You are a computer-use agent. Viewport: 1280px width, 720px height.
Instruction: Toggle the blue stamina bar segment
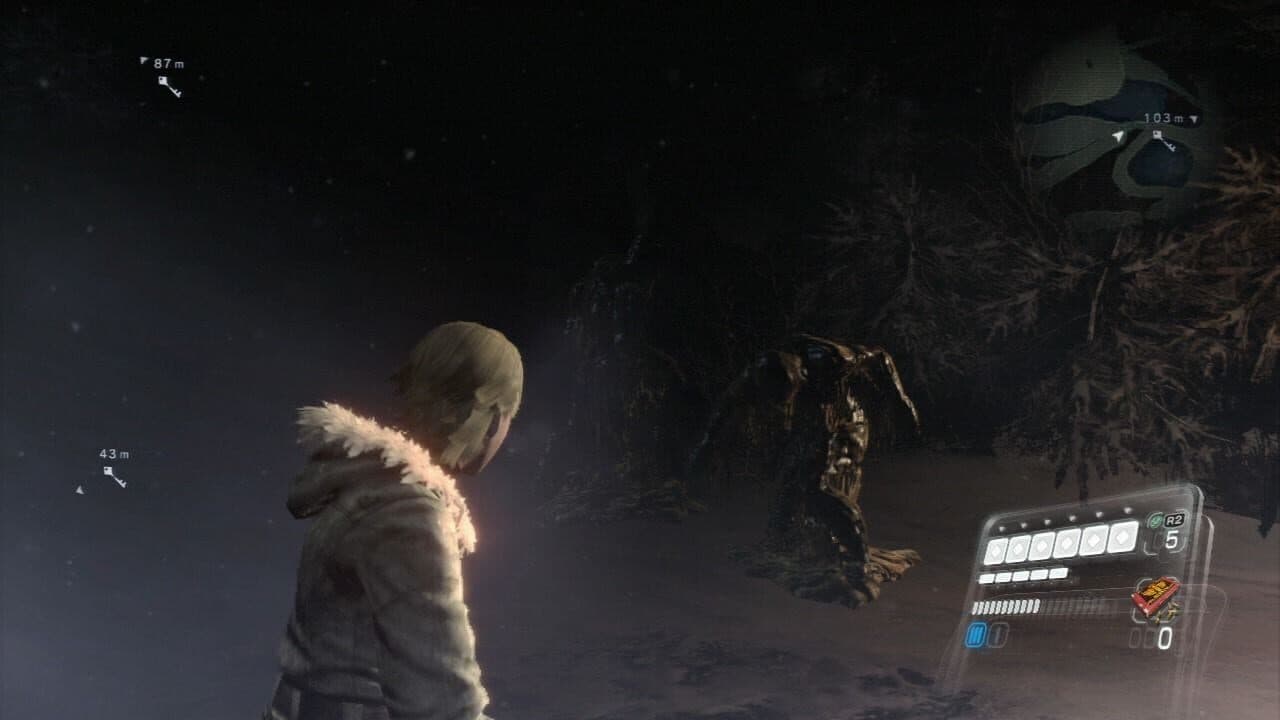pos(975,634)
